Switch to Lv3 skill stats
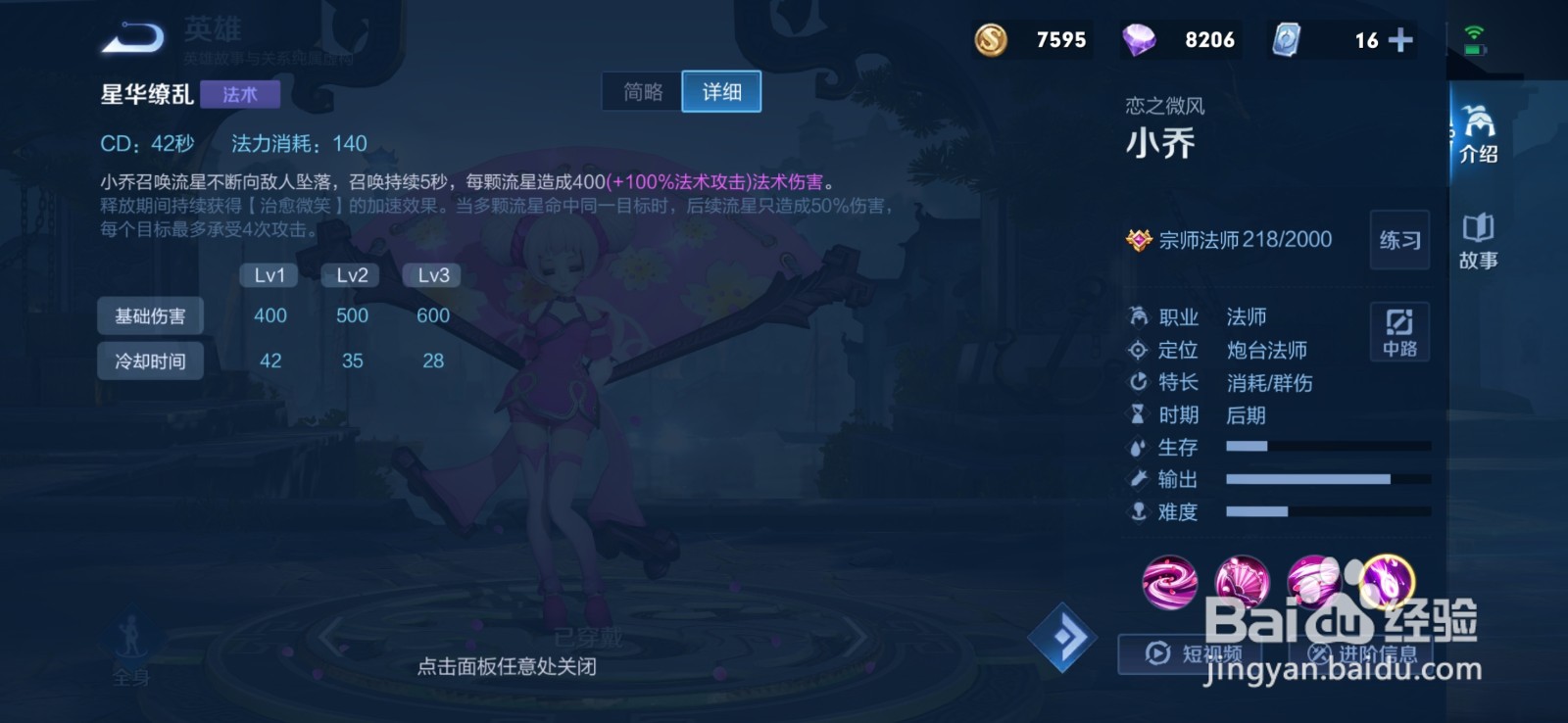 (431, 275)
